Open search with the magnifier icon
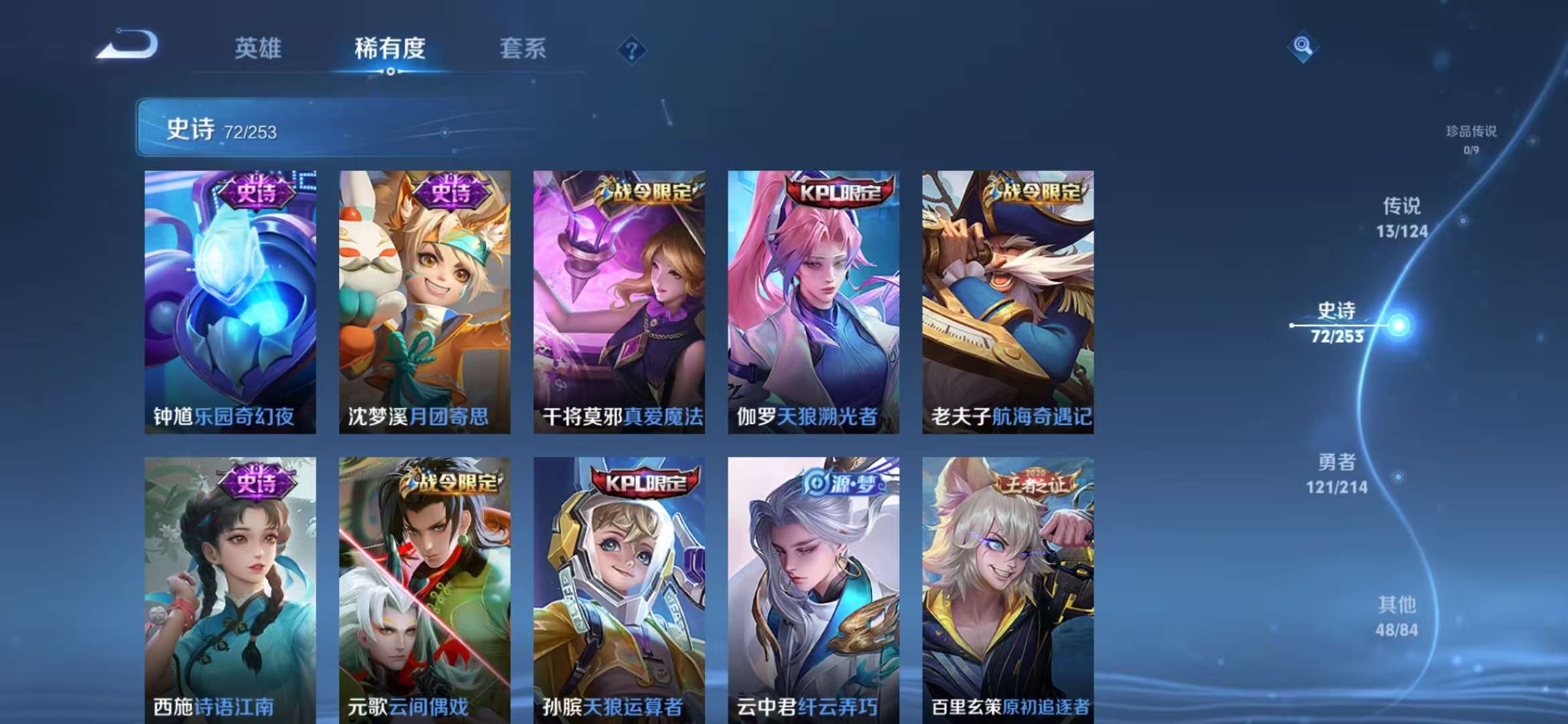1568x724 pixels. pos(1302,46)
